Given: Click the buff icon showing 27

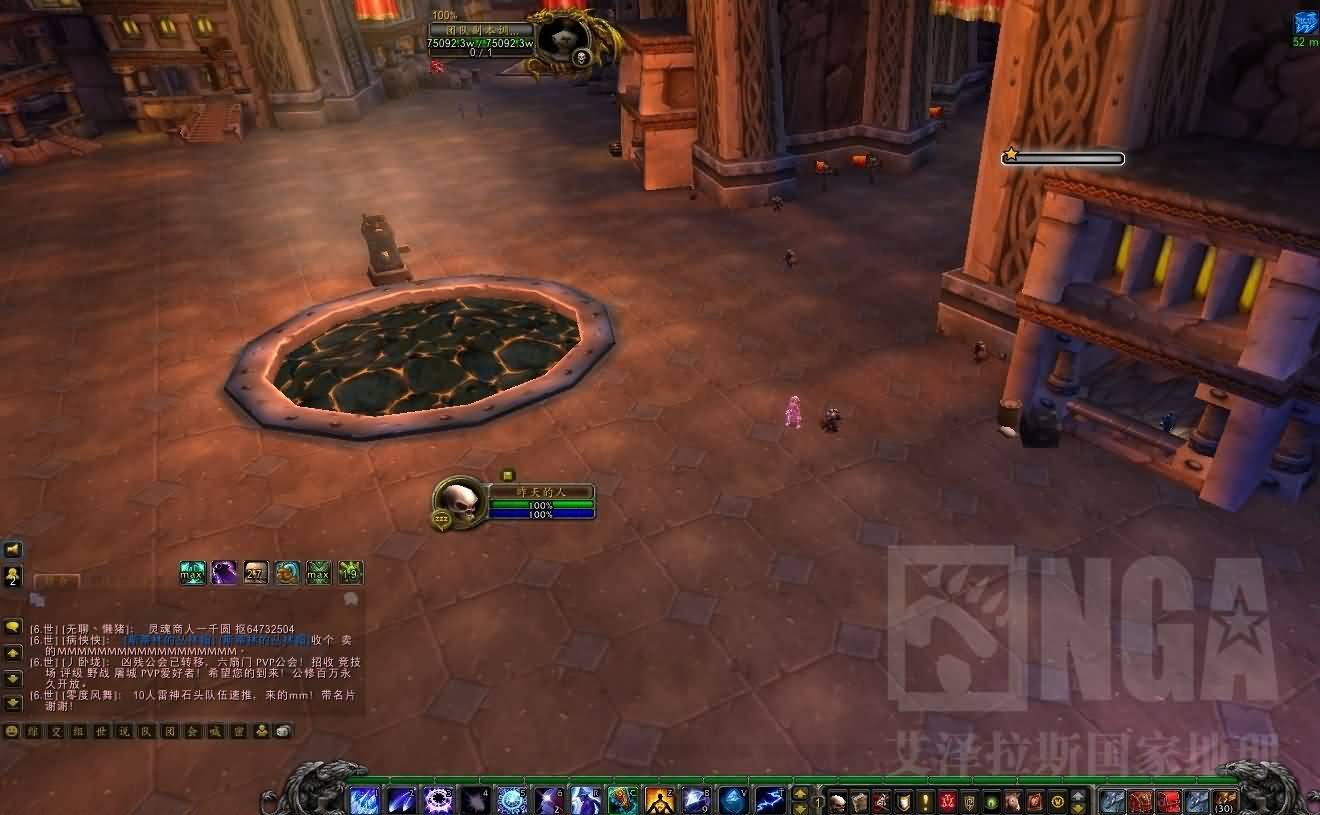Looking at the screenshot, I should pyautogui.click(x=256, y=573).
